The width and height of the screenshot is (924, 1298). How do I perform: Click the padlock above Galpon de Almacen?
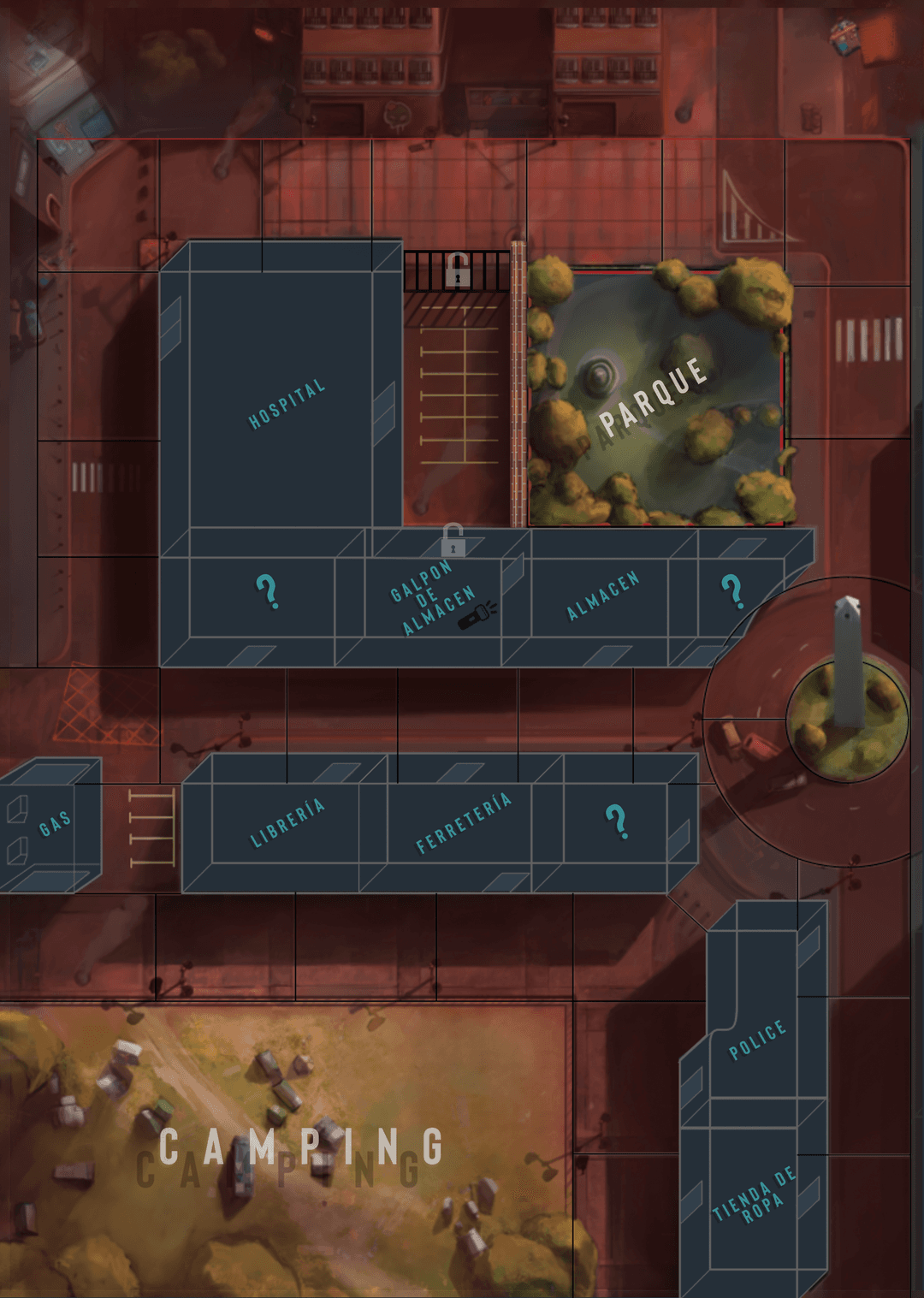point(453,541)
